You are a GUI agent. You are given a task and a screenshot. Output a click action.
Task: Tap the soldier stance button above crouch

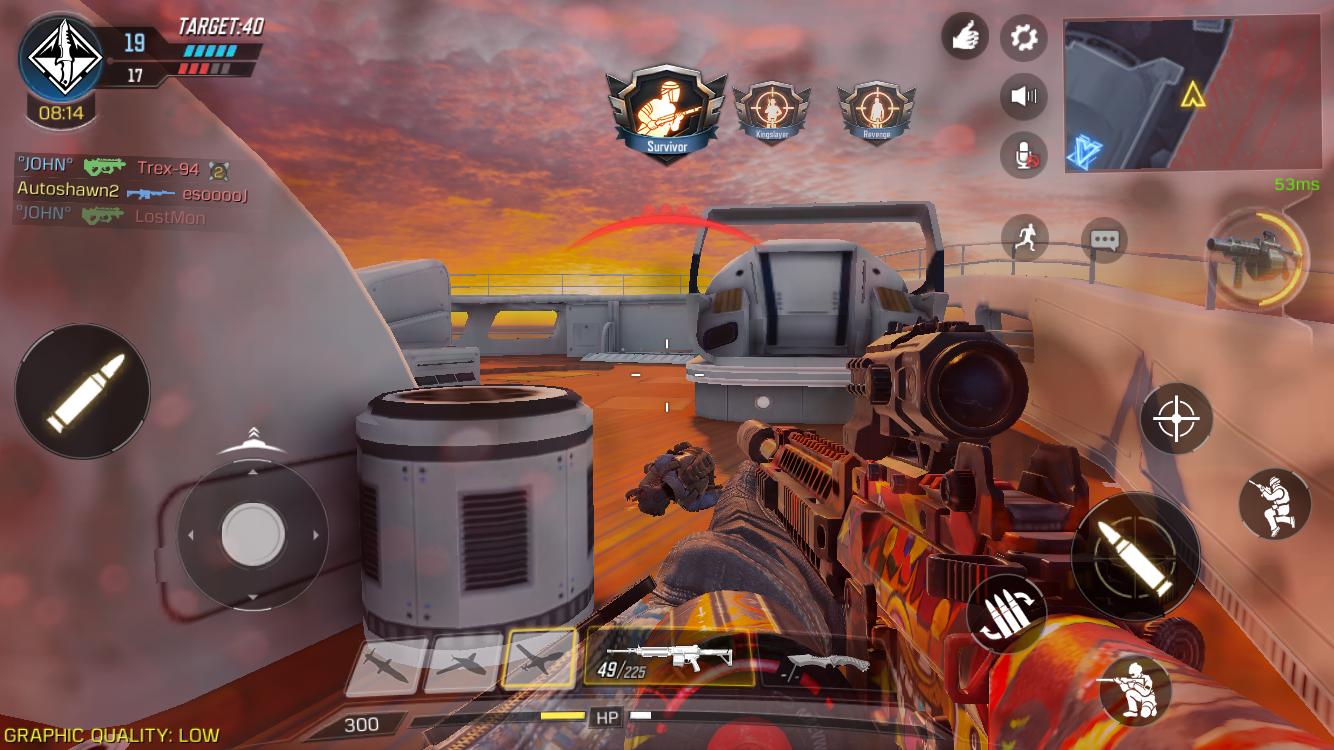click(1274, 503)
